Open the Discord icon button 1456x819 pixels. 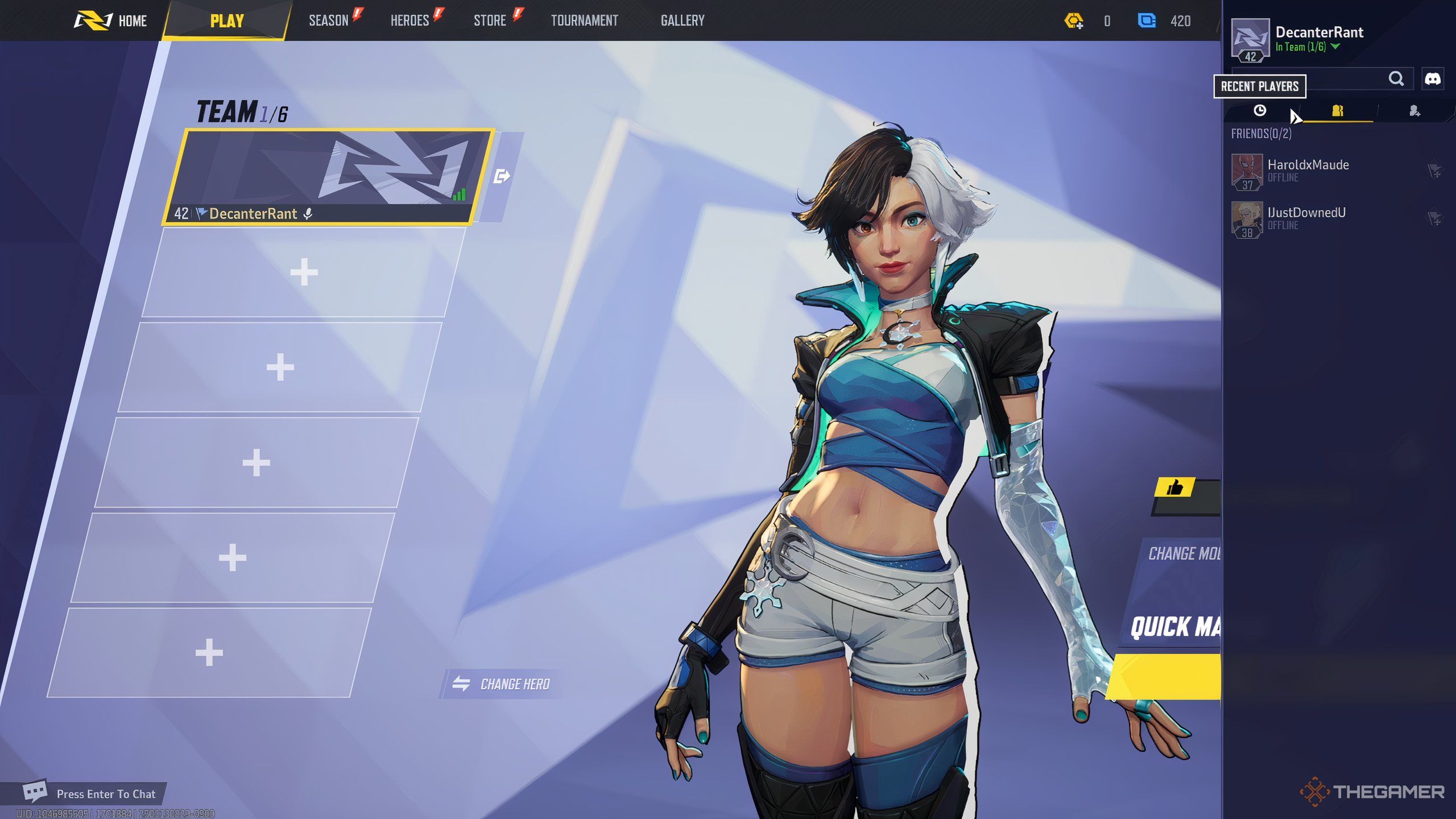[1432, 78]
